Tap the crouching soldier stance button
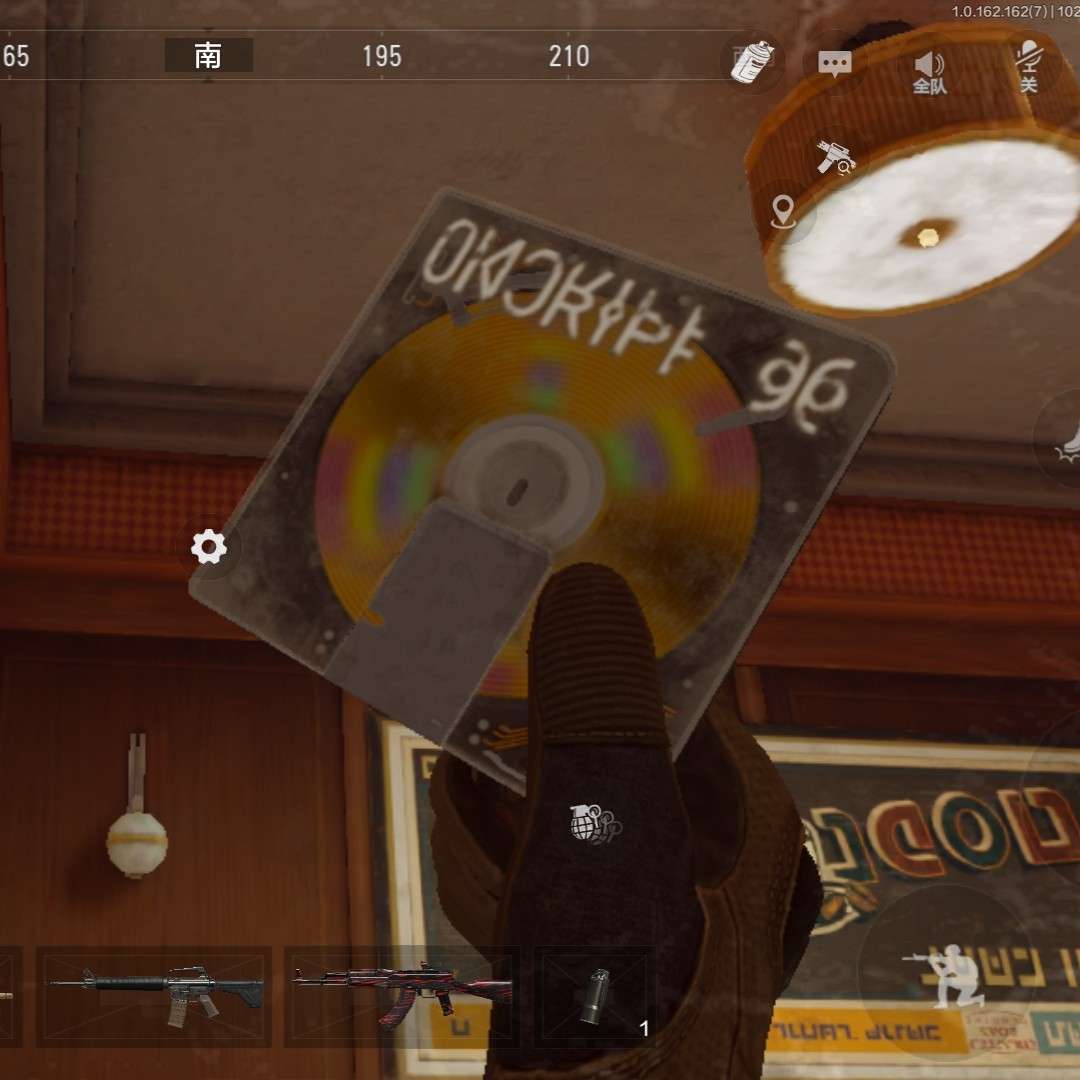Image resolution: width=1080 pixels, height=1080 pixels. click(944, 970)
